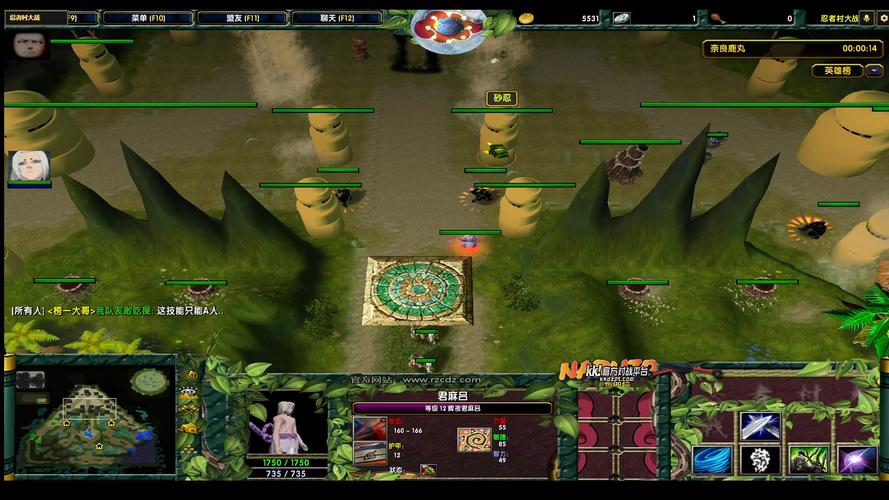
Task: Activate the green warrior ability
Action: coord(808,460)
